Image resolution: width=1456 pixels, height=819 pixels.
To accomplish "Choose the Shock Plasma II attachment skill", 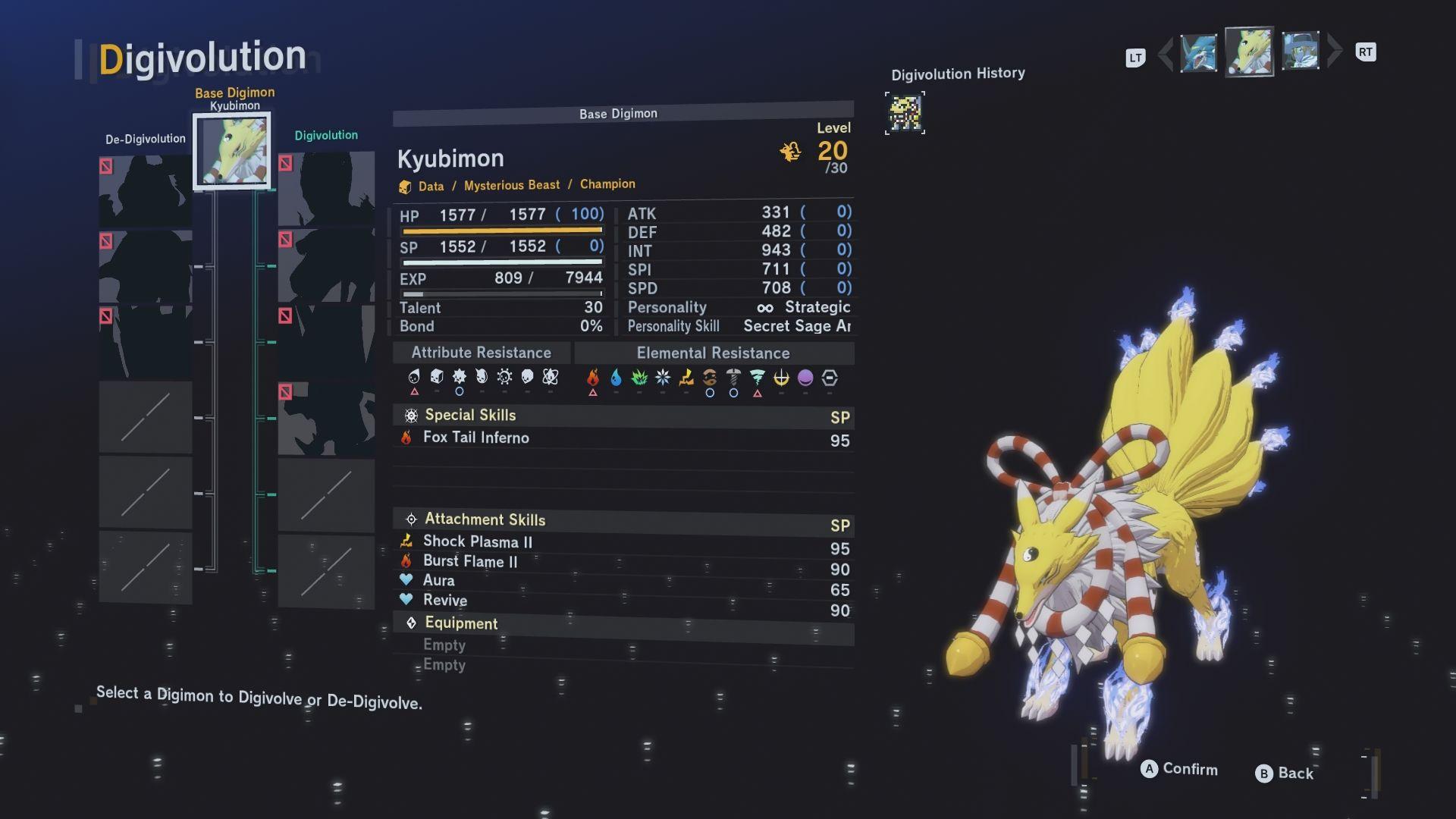I will pyautogui.click(x=477, y=541).
